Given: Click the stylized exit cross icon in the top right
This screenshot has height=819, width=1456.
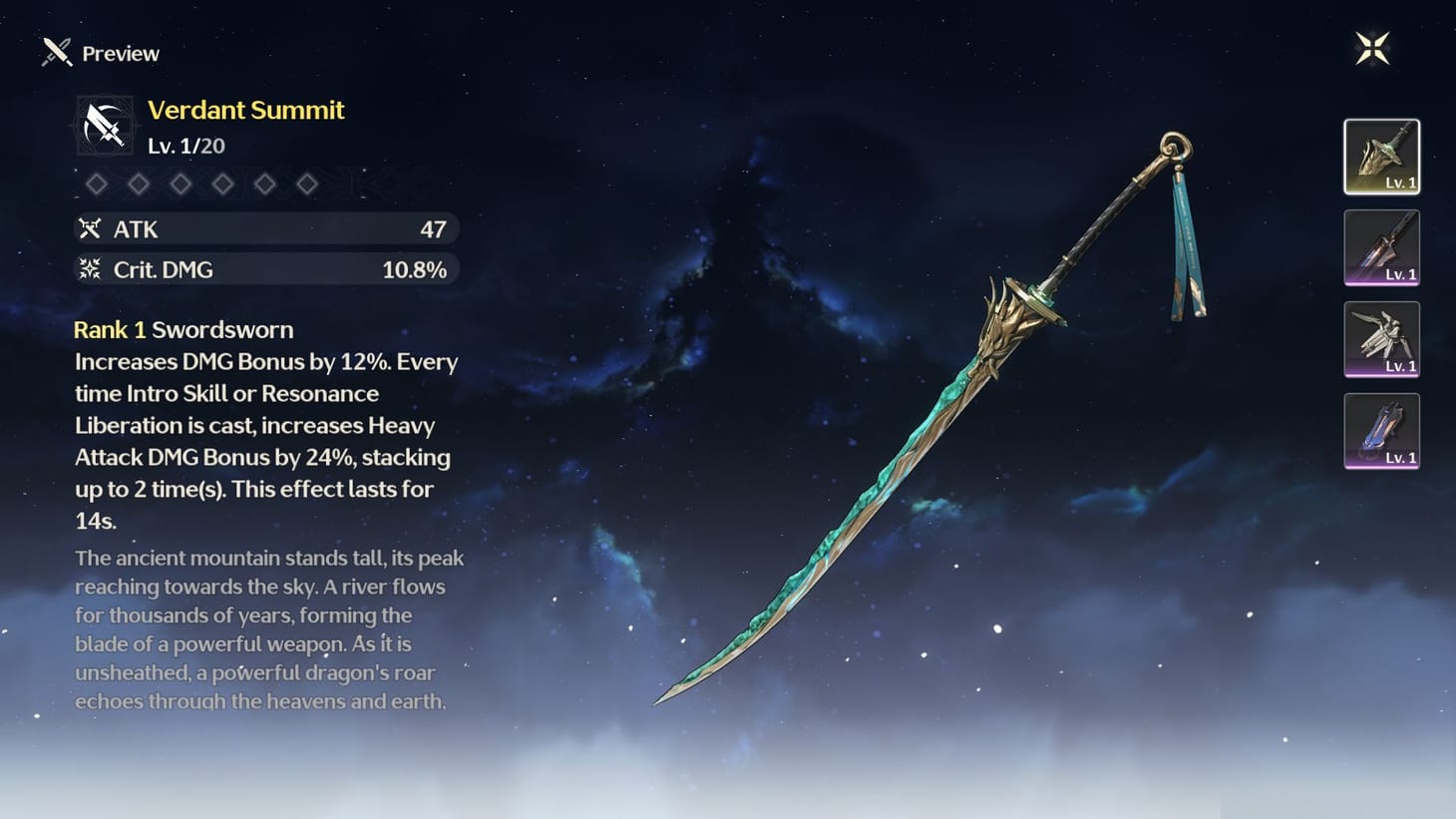Looking at the screenshot, I should (x=1373, y=46).
